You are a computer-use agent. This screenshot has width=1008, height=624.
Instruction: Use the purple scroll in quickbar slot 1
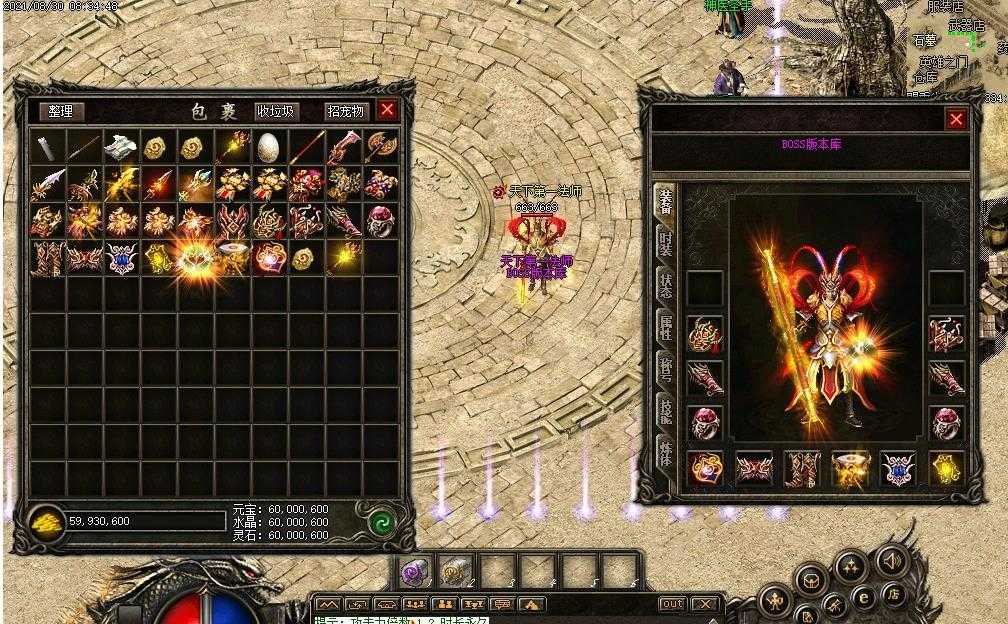click(414, 573)
